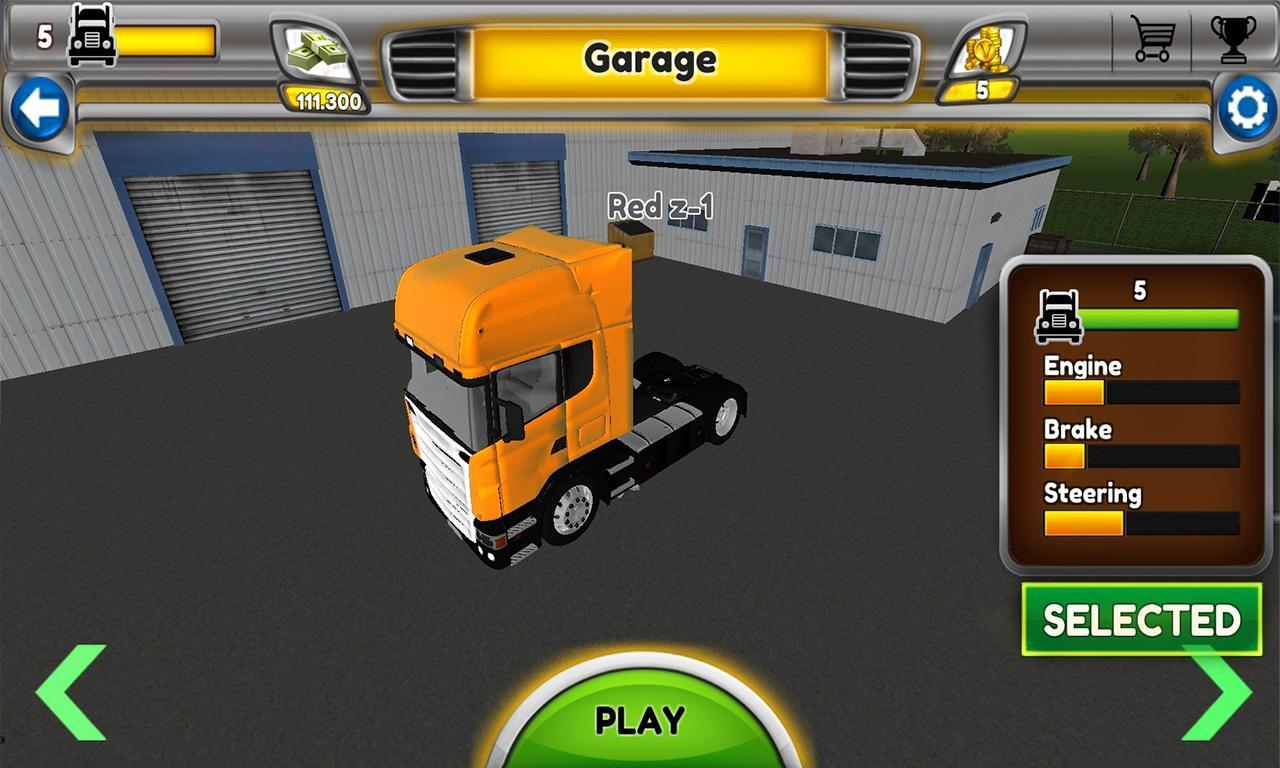Click the Garage title banner
Viewport: 1280px width, 768px height.
click(649, 60)
